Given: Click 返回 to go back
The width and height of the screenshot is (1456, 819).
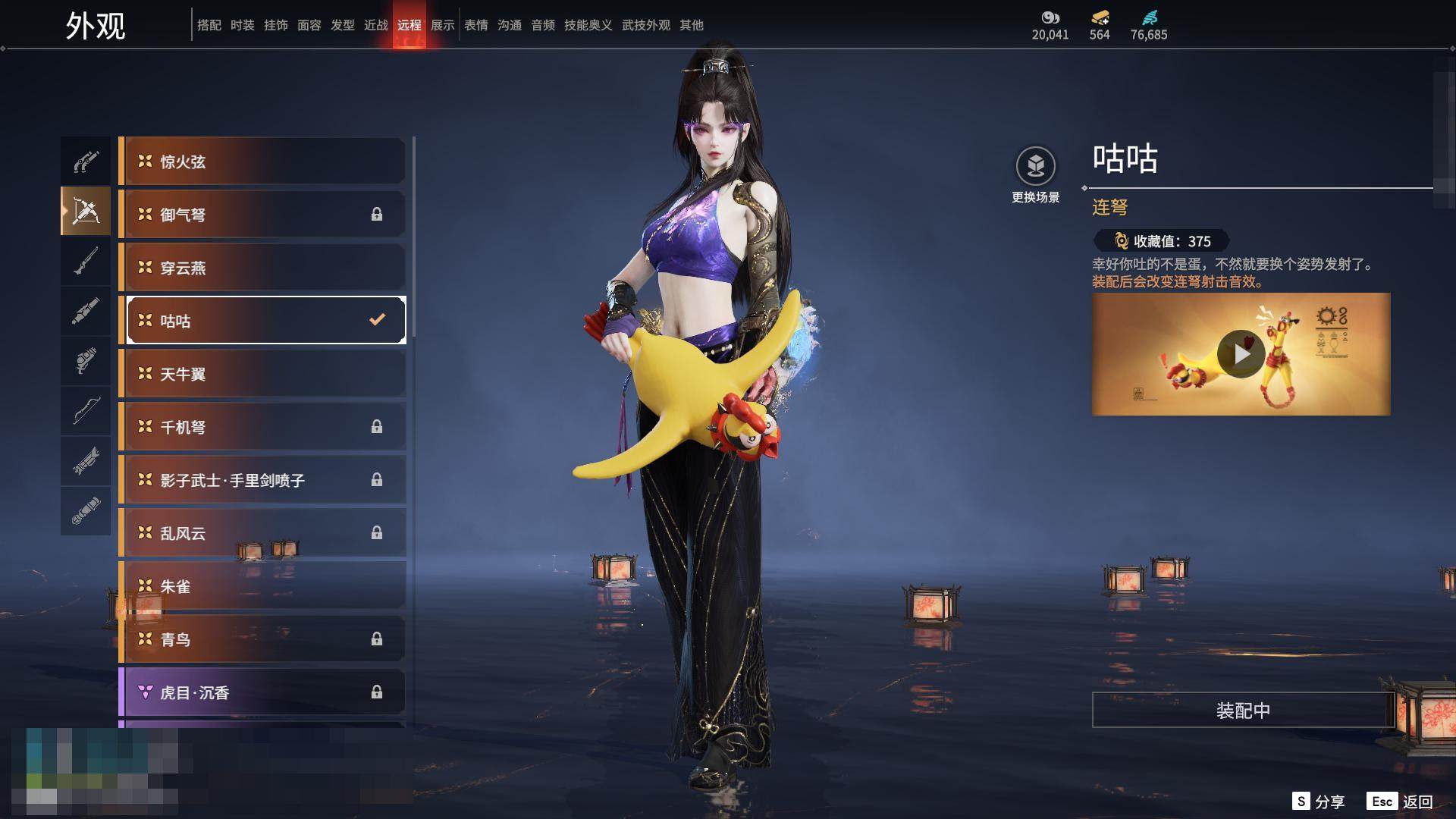Looking at the screenshot, I should point(1400,802).
